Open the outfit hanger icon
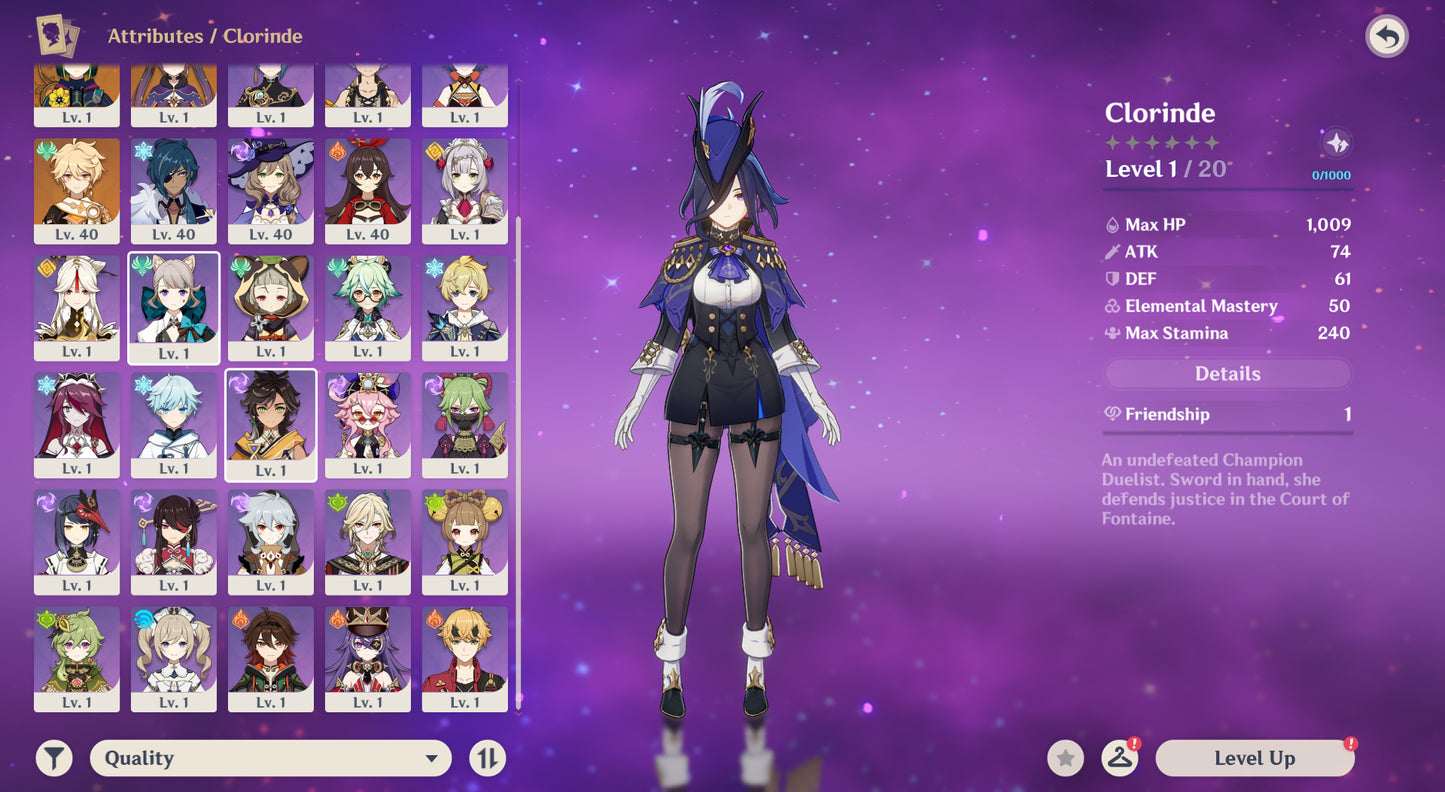The width and height of the screenshot is (1445, 792). click(x=1120, y=758)
